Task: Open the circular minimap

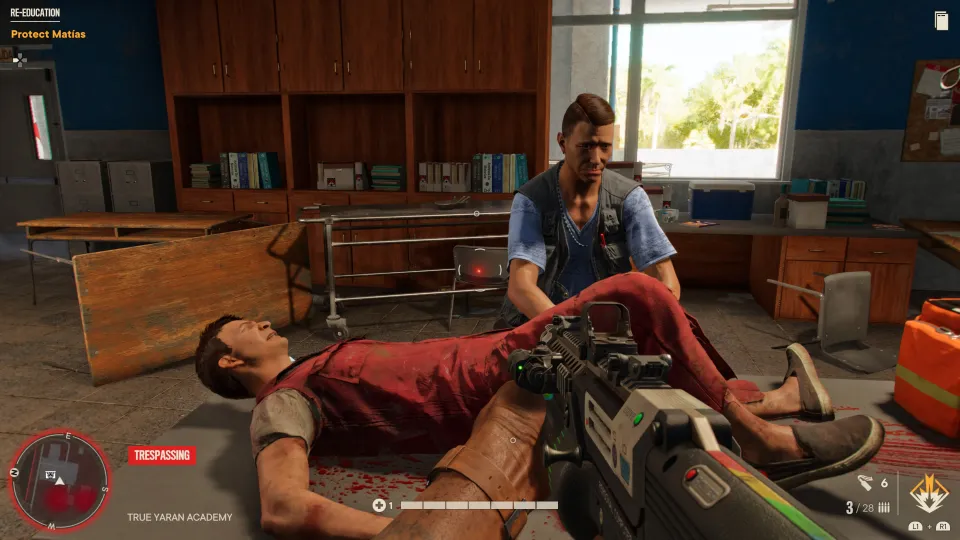Action: pyautogui.click(x=59, y=479)
